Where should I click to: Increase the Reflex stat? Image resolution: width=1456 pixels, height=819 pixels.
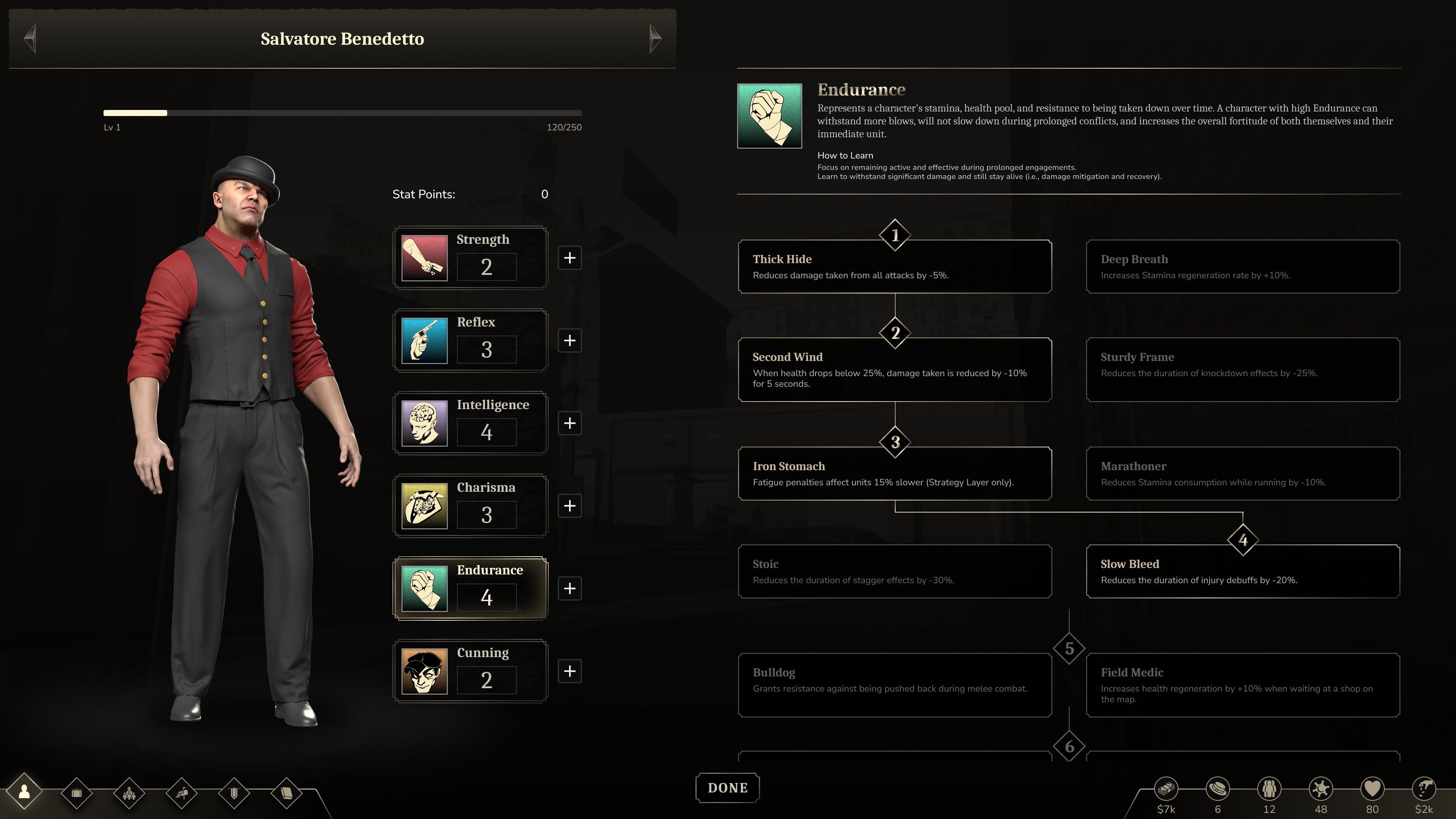pos(569,340)
